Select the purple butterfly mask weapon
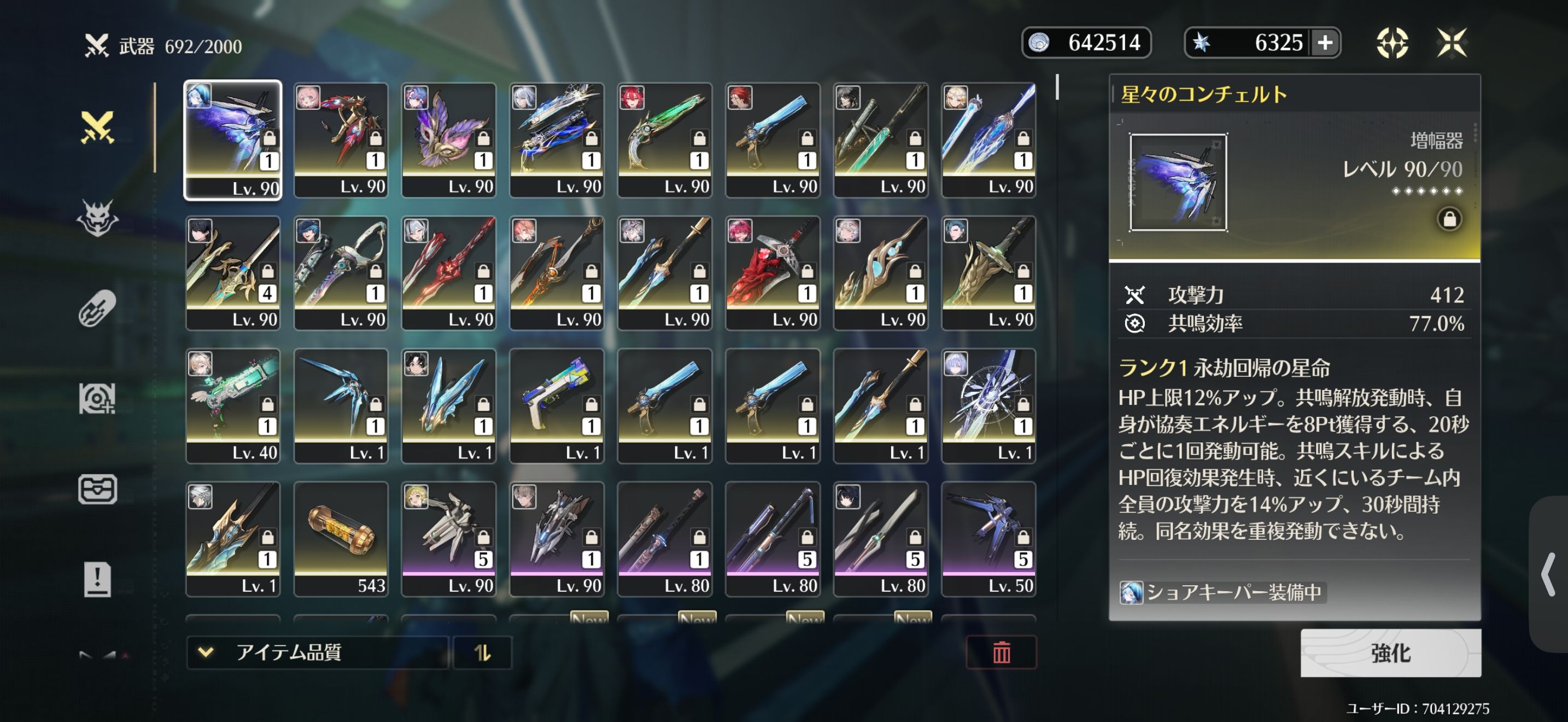Image resolution: width=1568 pixels, height=722 pixels. pos(449,139)
